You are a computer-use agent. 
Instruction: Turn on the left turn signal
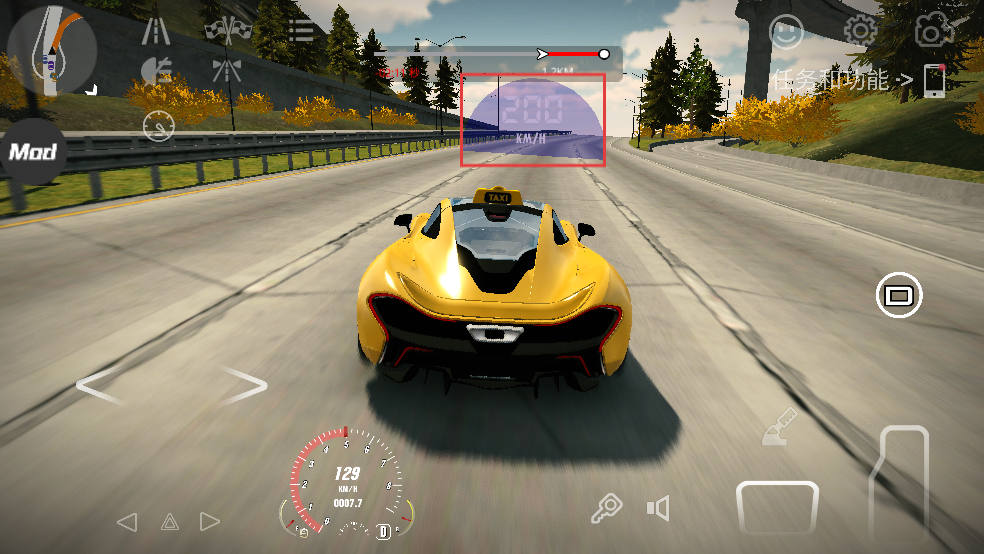tap(127, 521)
